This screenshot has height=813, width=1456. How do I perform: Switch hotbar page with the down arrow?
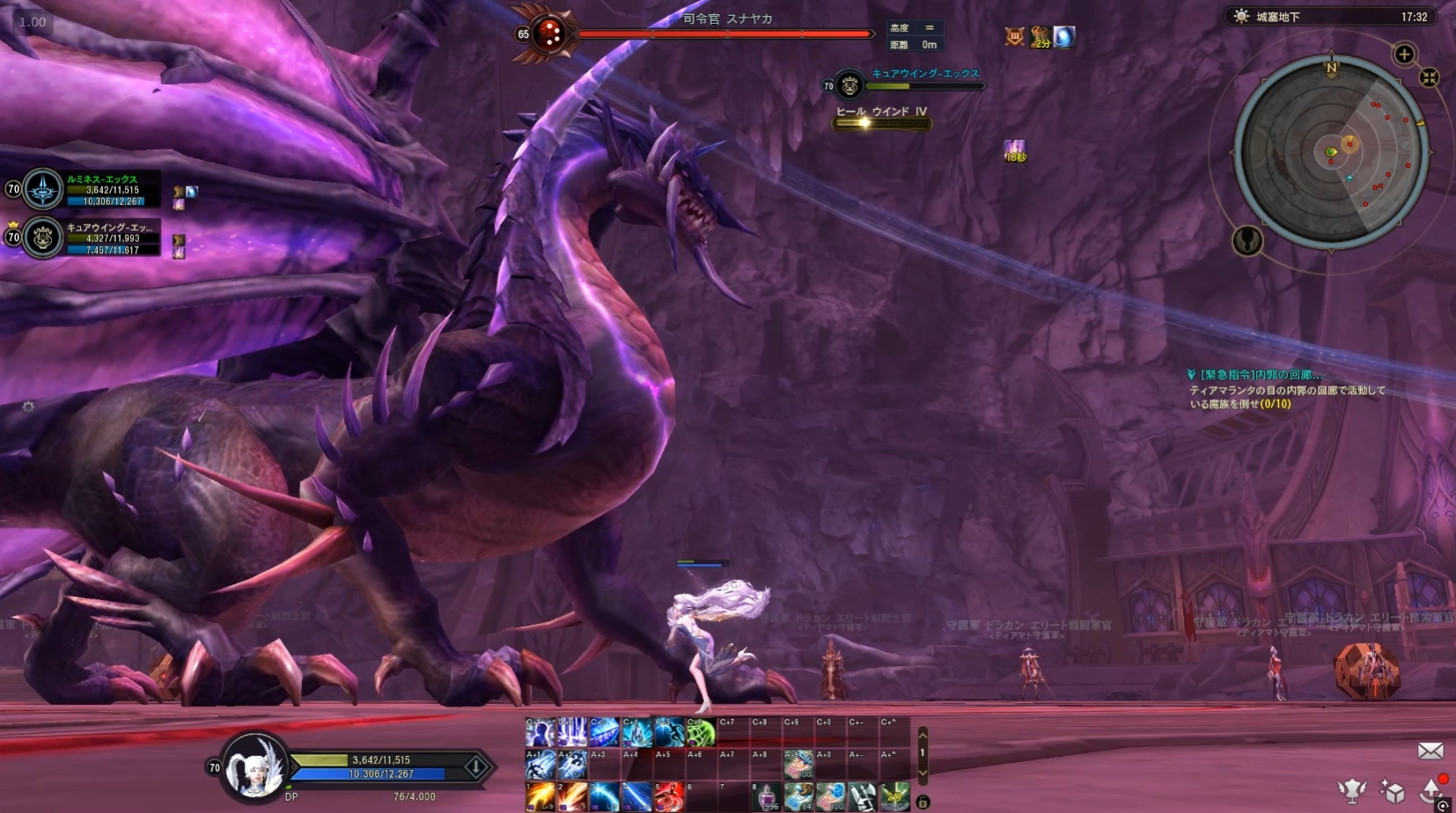[923, 773]
